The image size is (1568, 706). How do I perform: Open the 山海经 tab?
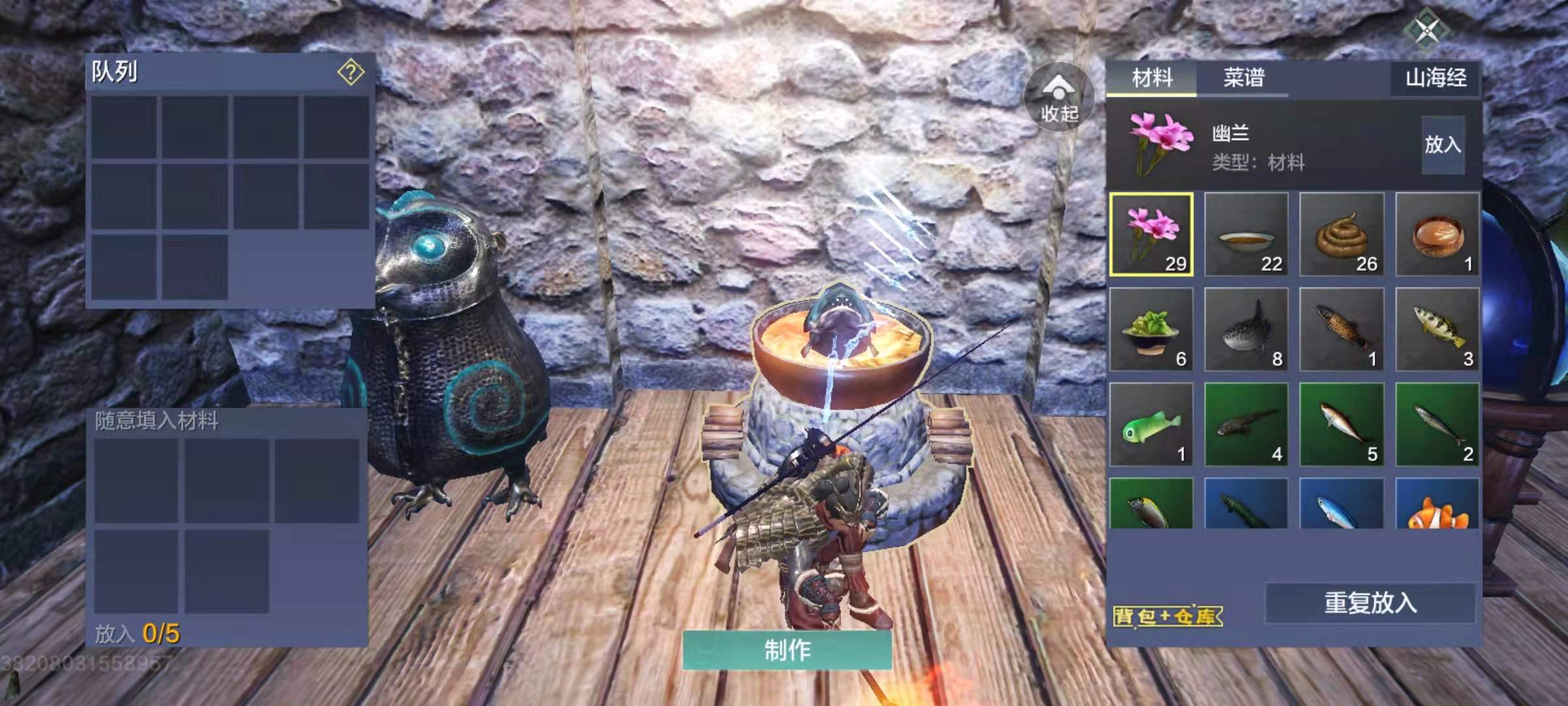[x=1435, y=78]
